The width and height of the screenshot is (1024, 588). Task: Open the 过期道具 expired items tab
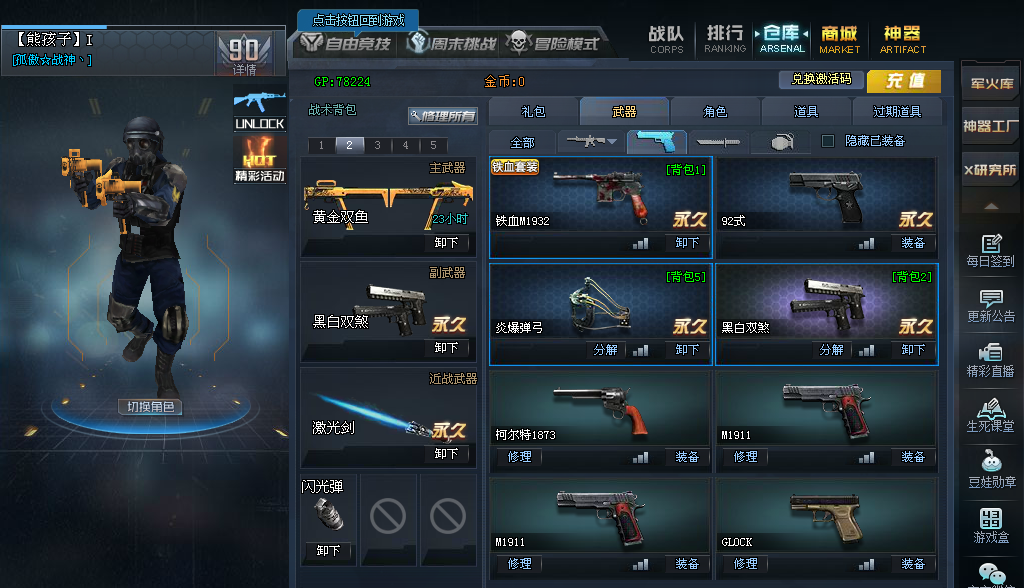[897, 112]
